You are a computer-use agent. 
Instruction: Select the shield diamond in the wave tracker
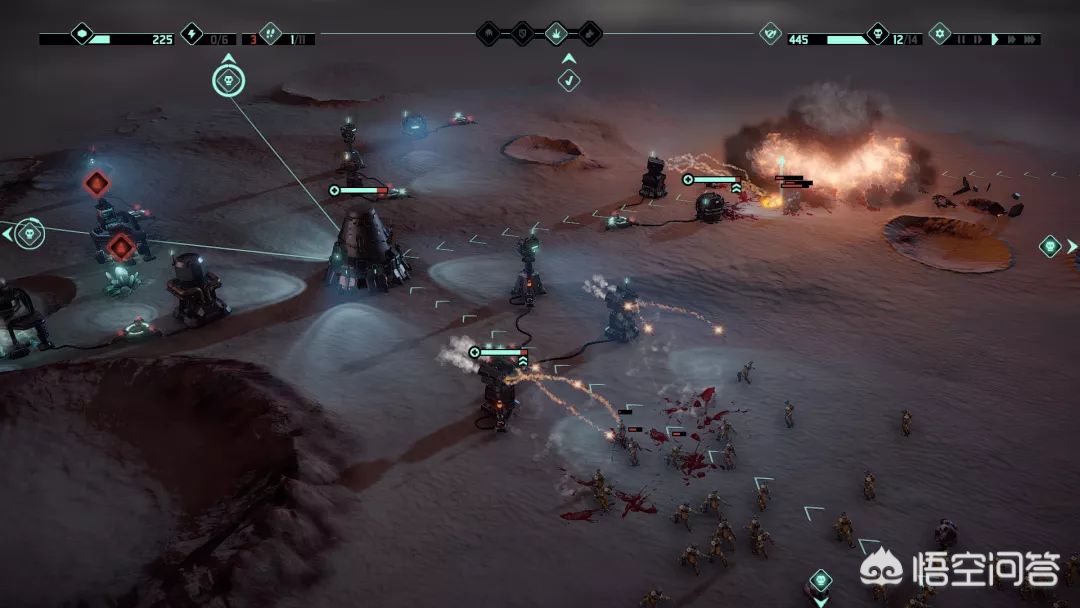click(x=522, y=34)
